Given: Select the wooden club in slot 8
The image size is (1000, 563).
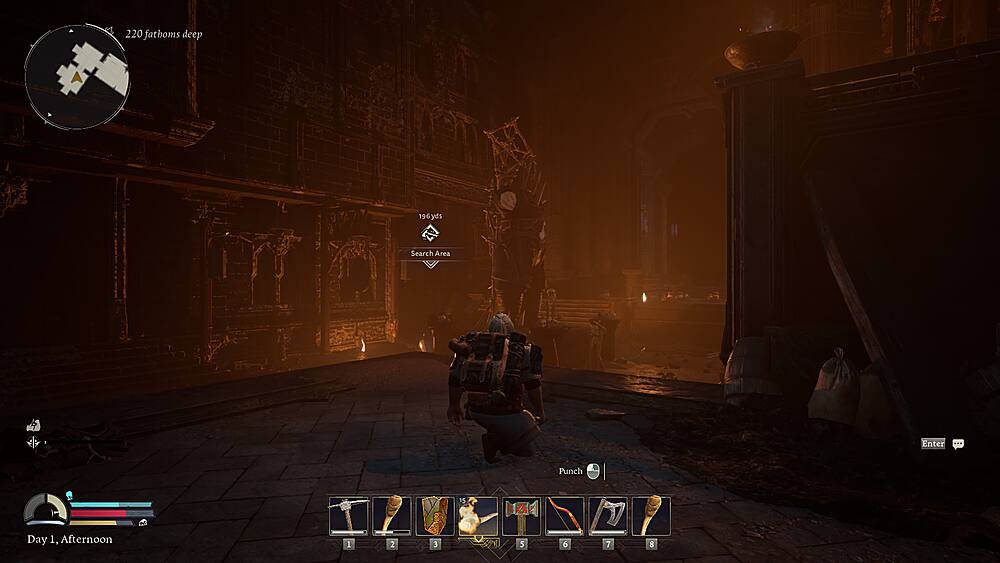Looking at the screenshot, I should coord(651,516).
